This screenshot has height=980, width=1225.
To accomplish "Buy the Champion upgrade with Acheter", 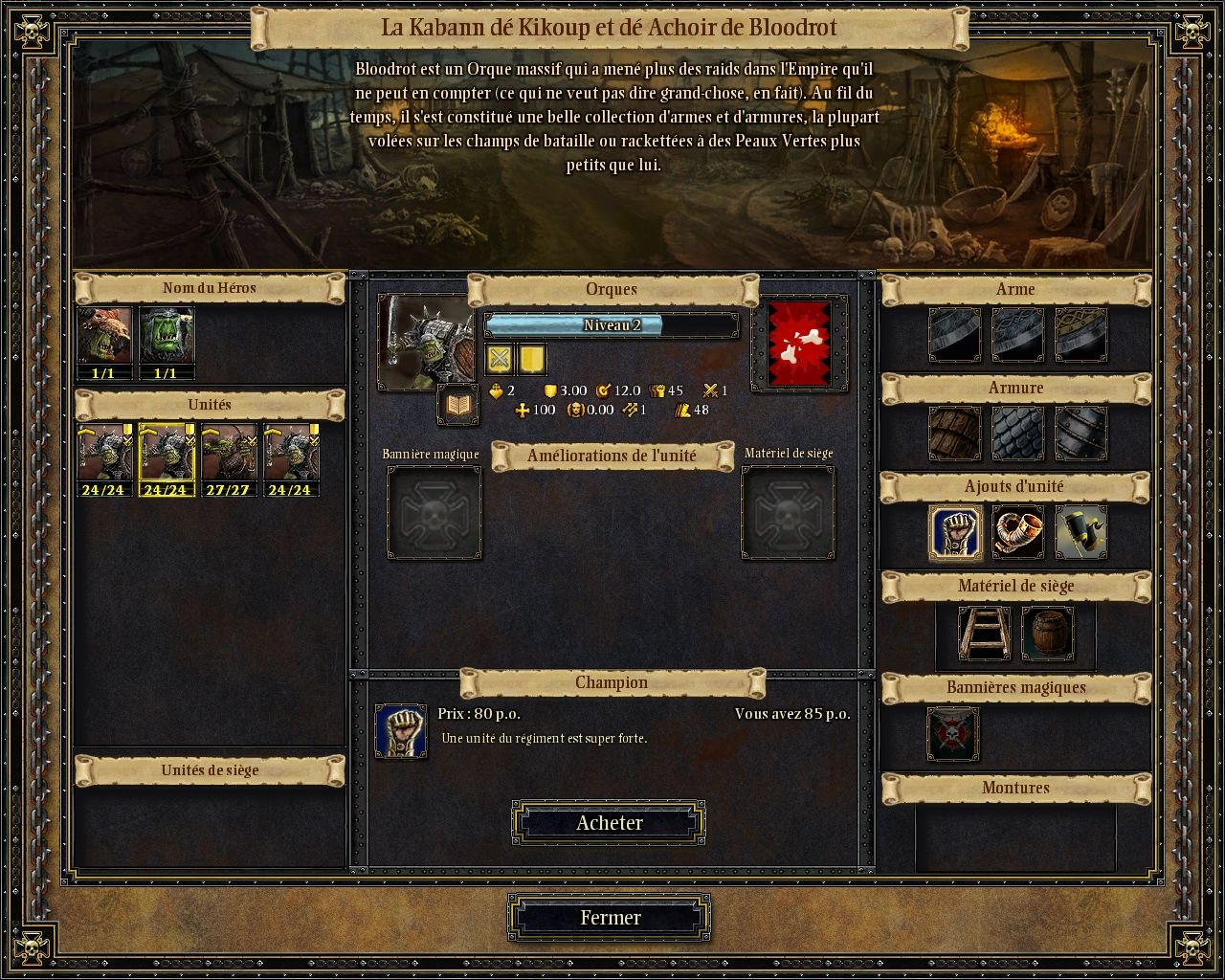I will coord(609,823).
